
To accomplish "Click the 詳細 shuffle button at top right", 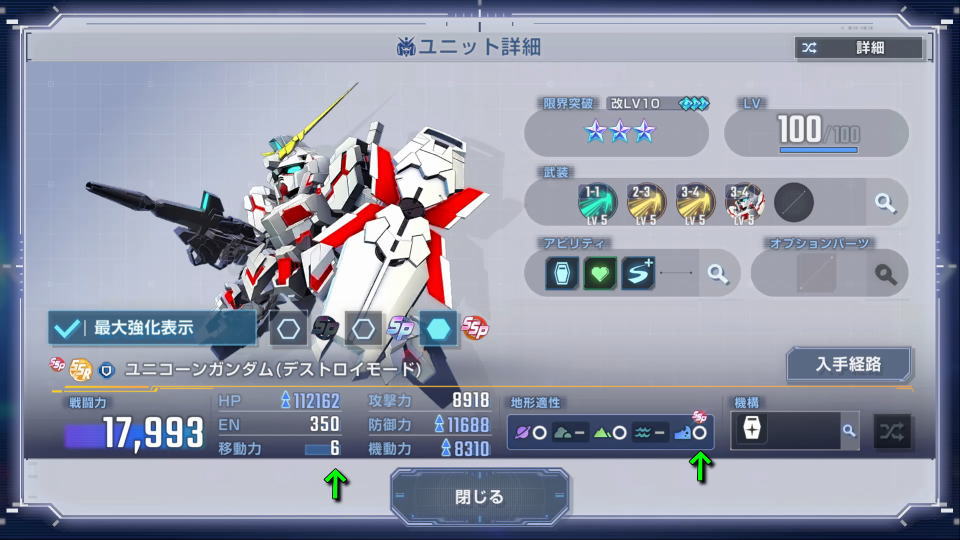I will [x=858, y=48].
